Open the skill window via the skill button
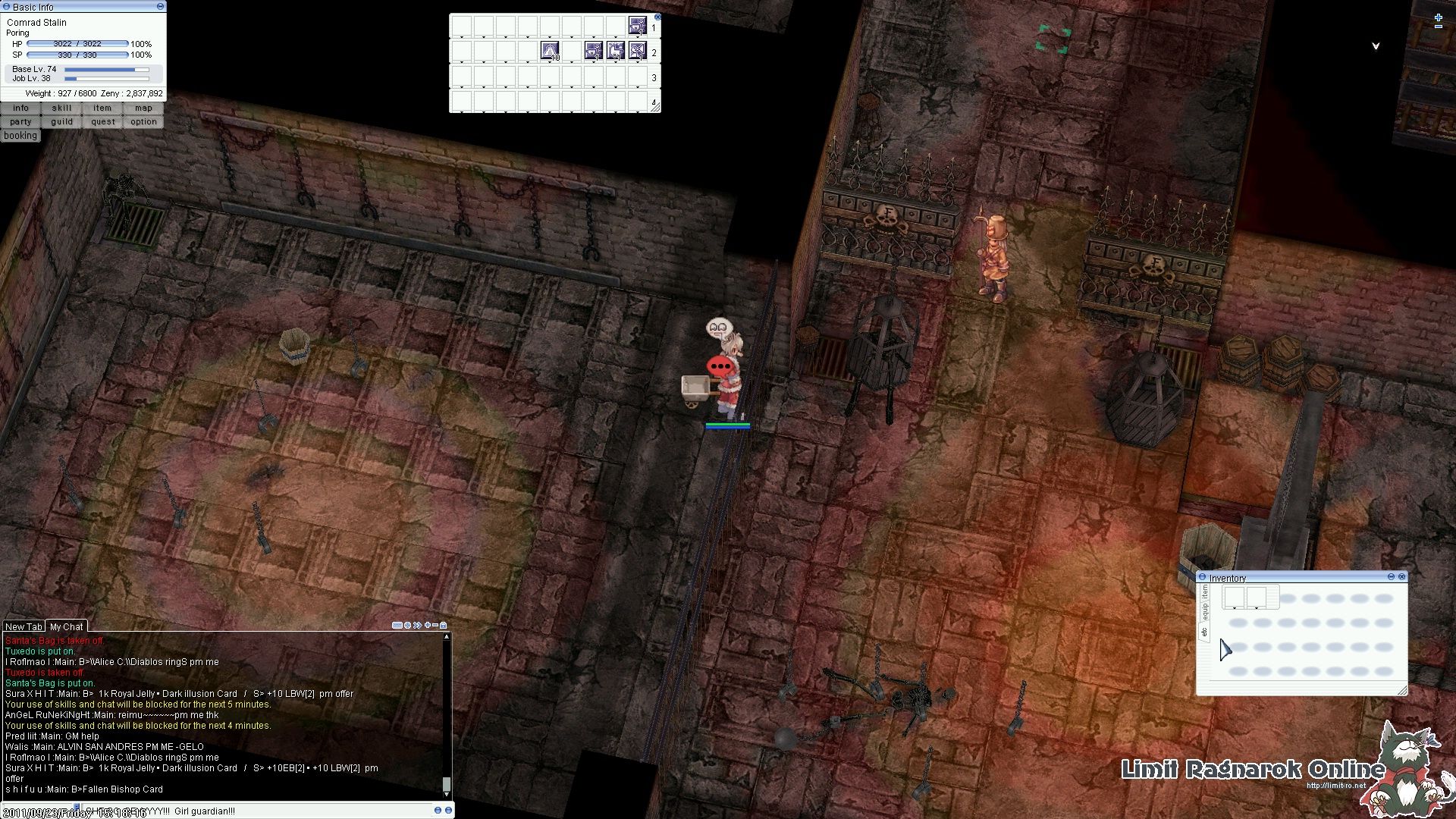Screen dimensions: 1456x819 [61, 108]
